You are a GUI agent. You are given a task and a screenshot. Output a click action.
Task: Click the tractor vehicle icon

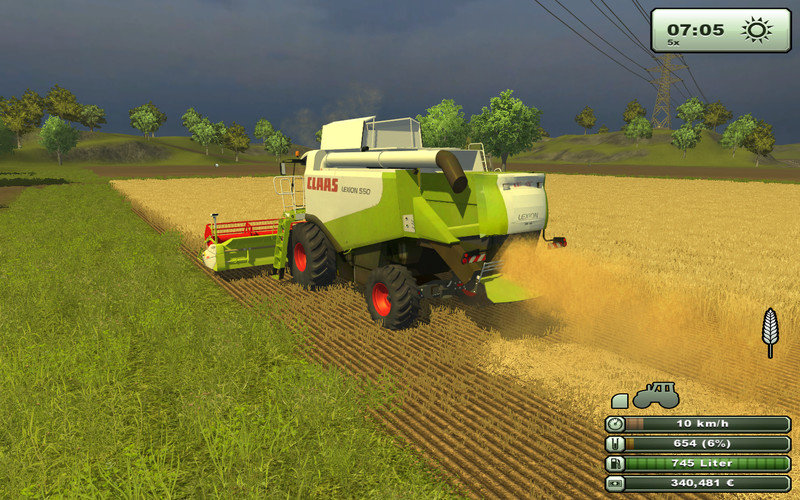[656, 395]
